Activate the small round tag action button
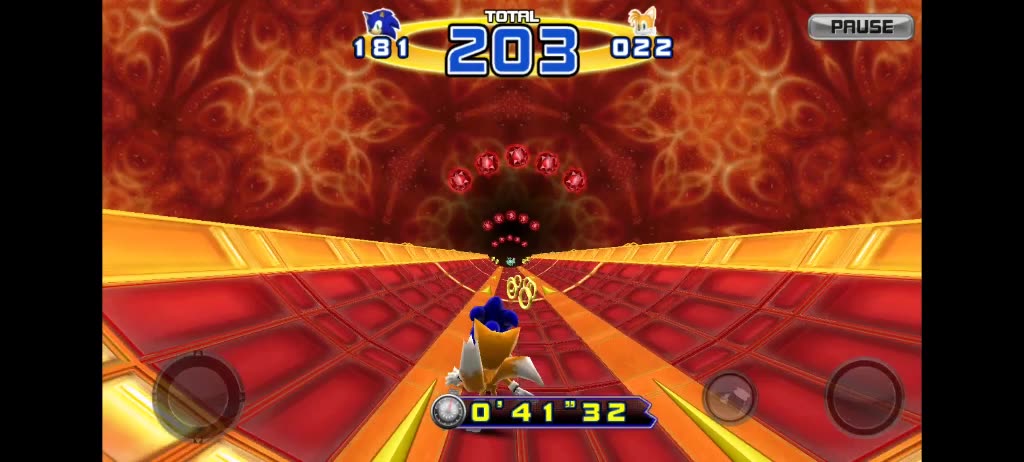1024x462 pixels. click(x=730, y=396)
